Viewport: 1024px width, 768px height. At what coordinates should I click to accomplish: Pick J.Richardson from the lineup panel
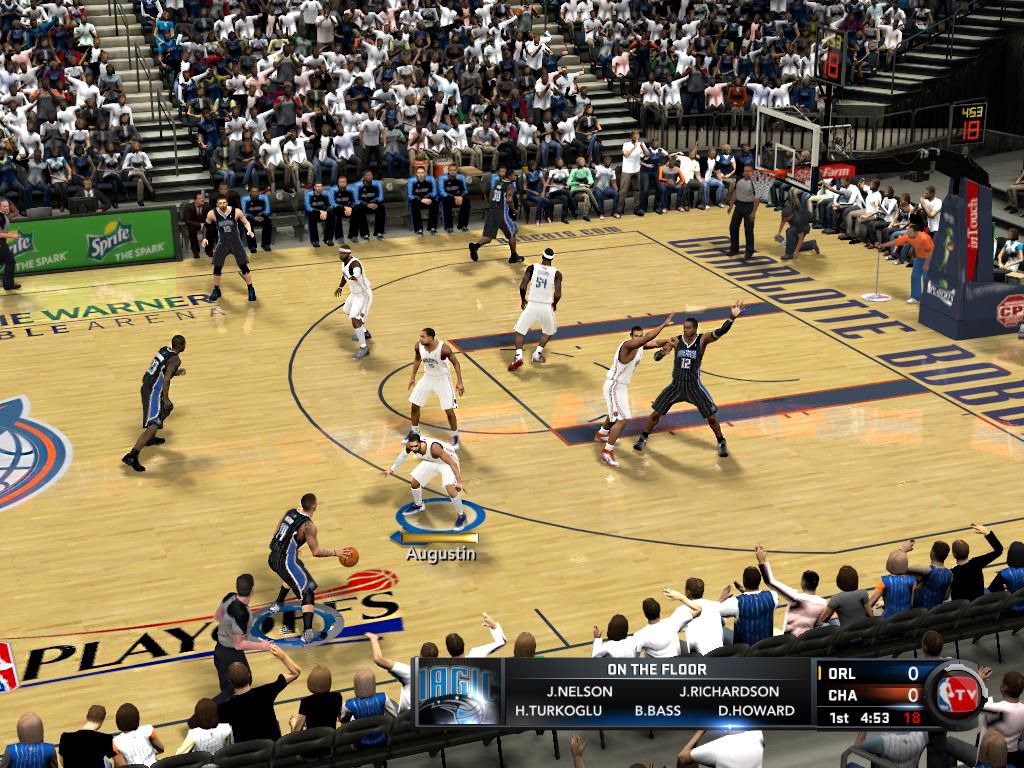point(729,691)
